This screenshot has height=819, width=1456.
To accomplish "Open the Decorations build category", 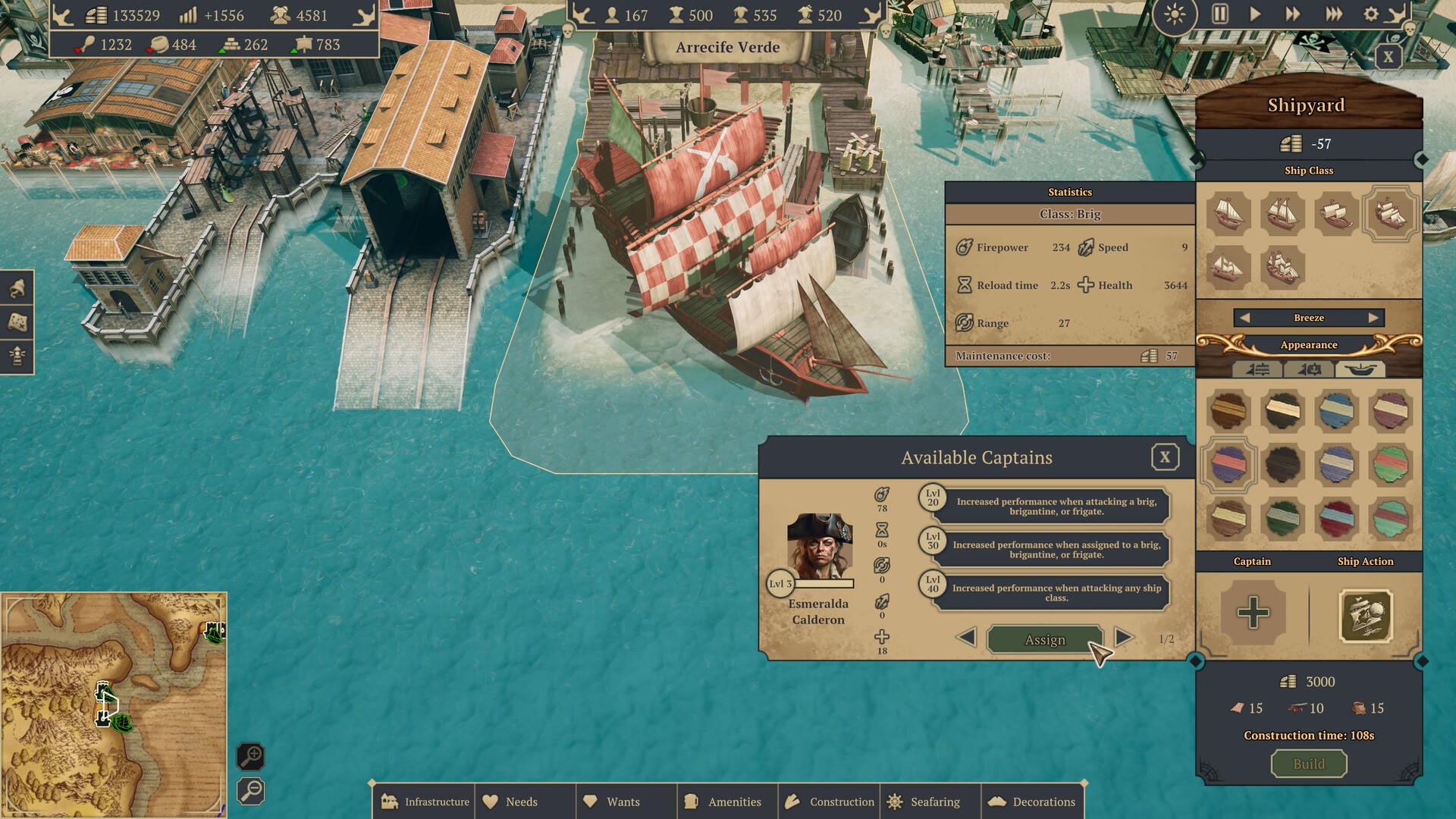I will (1032, 802).
